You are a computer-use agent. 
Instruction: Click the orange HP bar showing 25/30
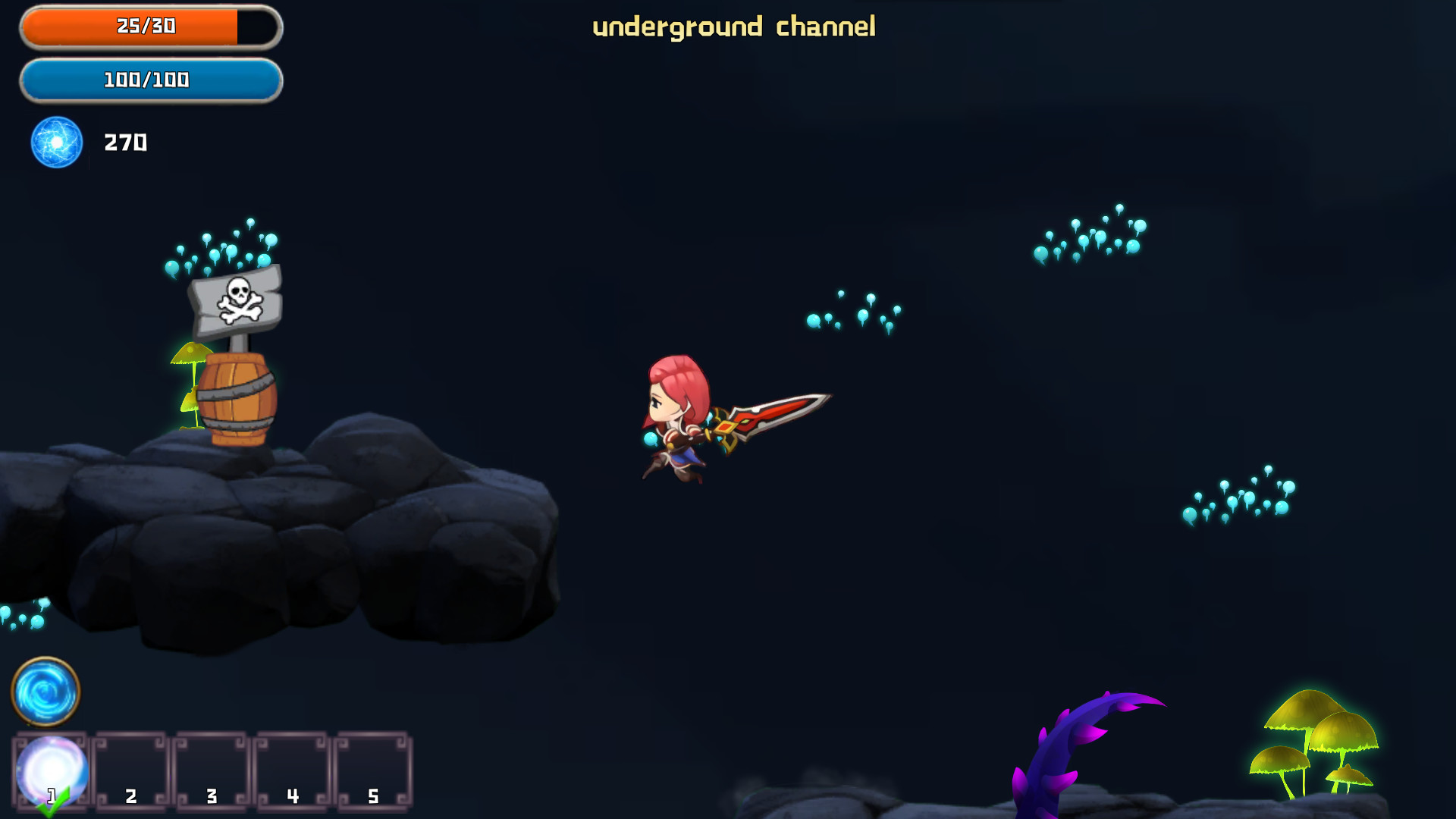point(146,25)
